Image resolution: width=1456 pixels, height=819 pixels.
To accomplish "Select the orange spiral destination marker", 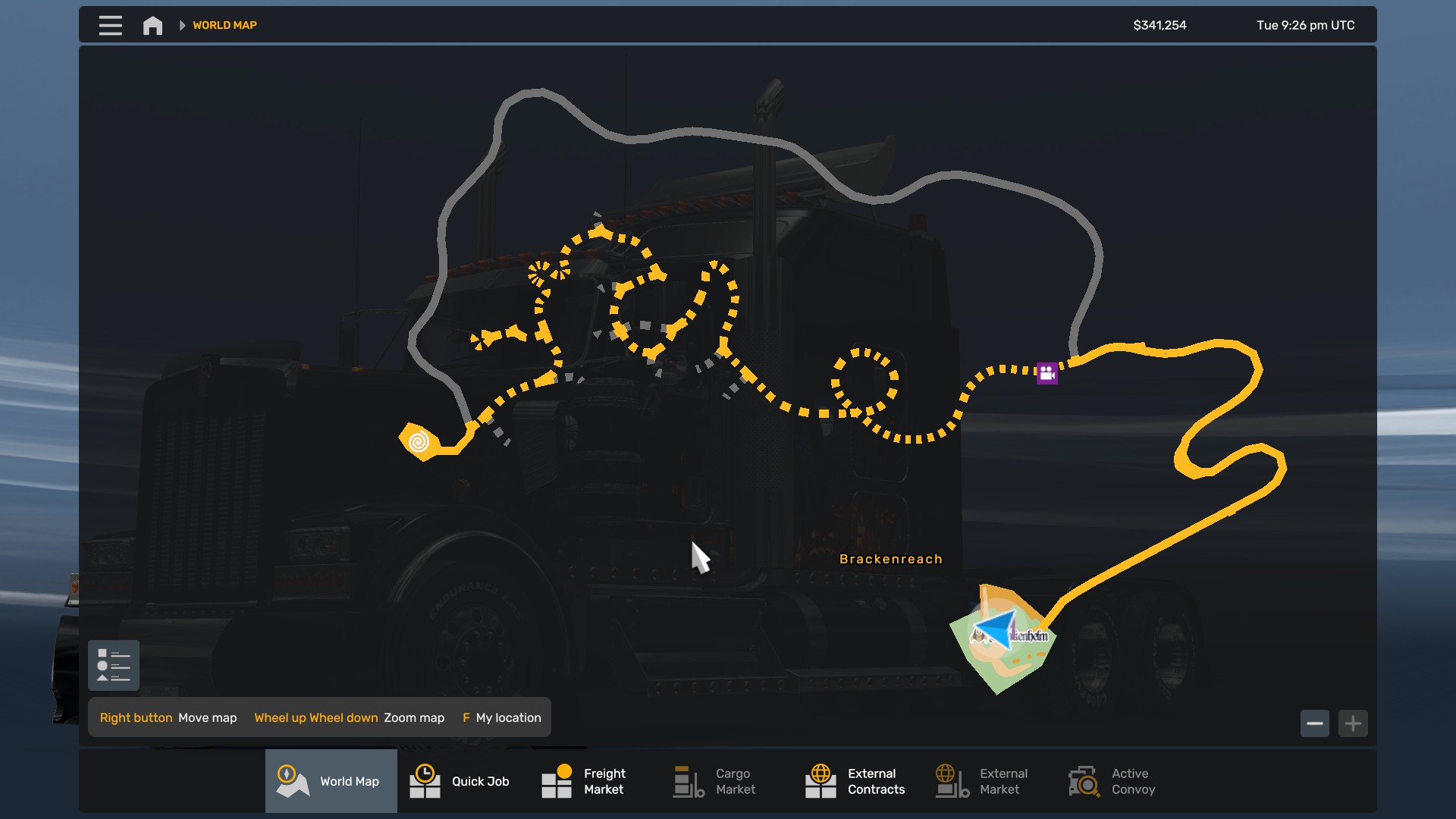I will [419, 441].
